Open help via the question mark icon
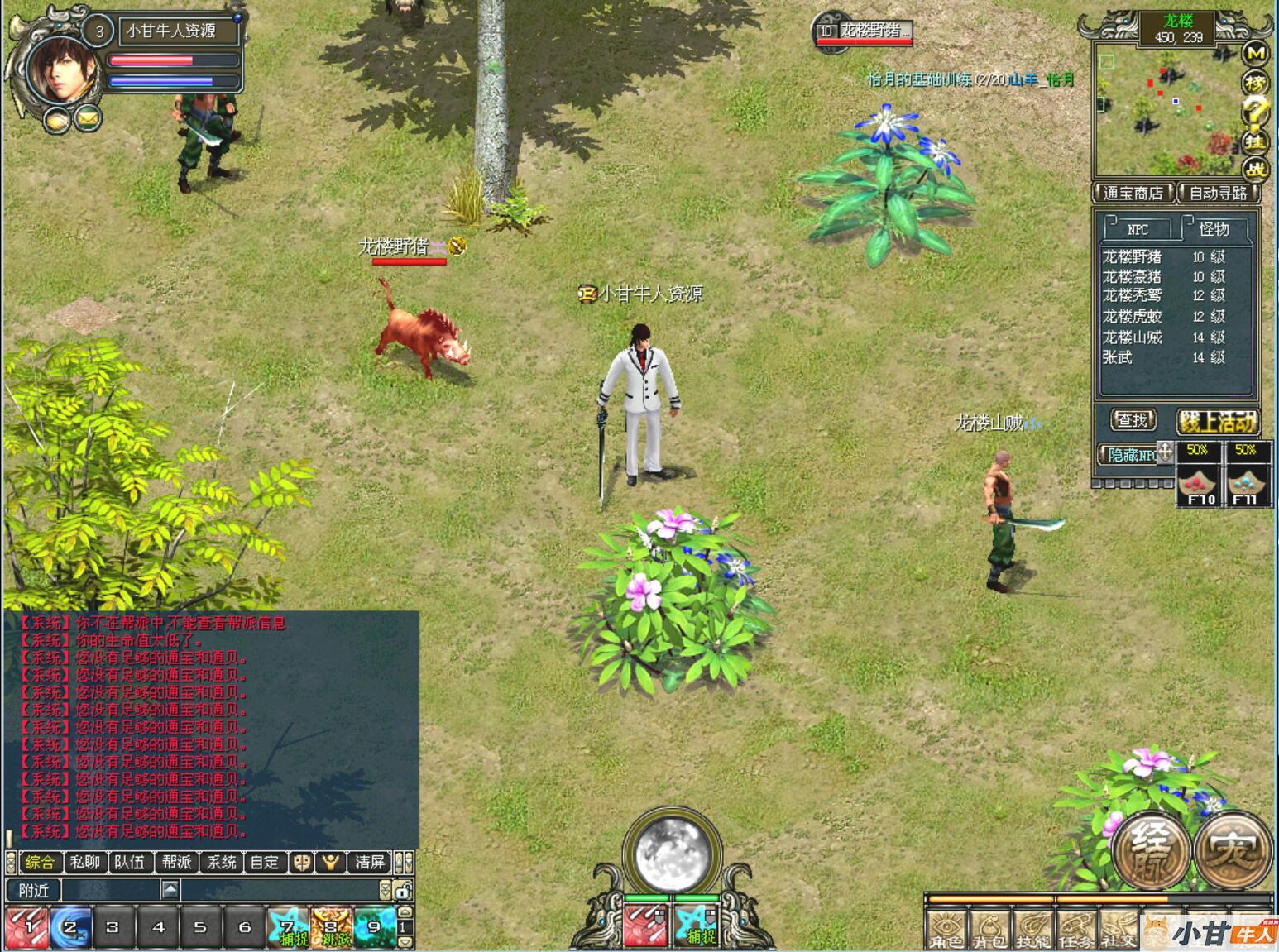The height and width of the screenshot is (952, 1279). pos(1256,110)
